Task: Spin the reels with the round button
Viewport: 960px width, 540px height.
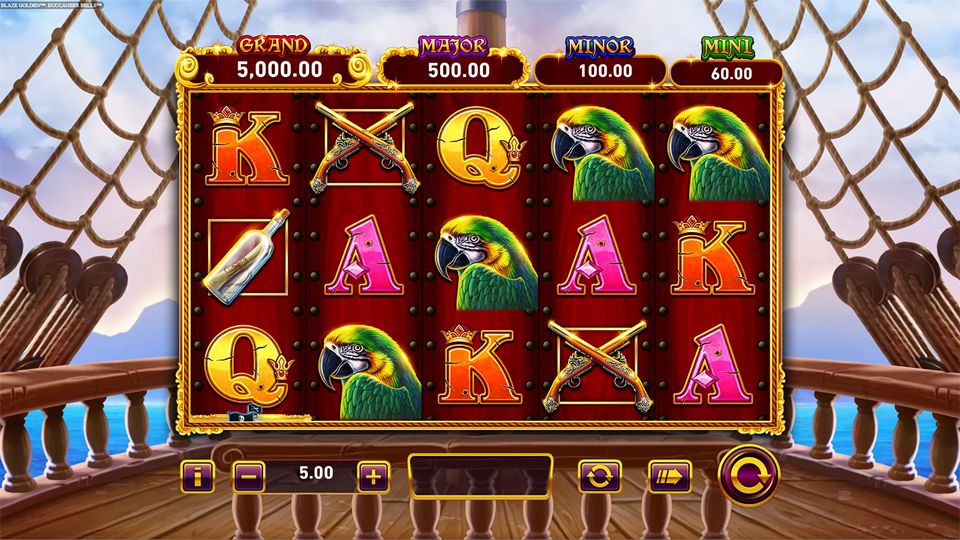Action: coord(750,475)
